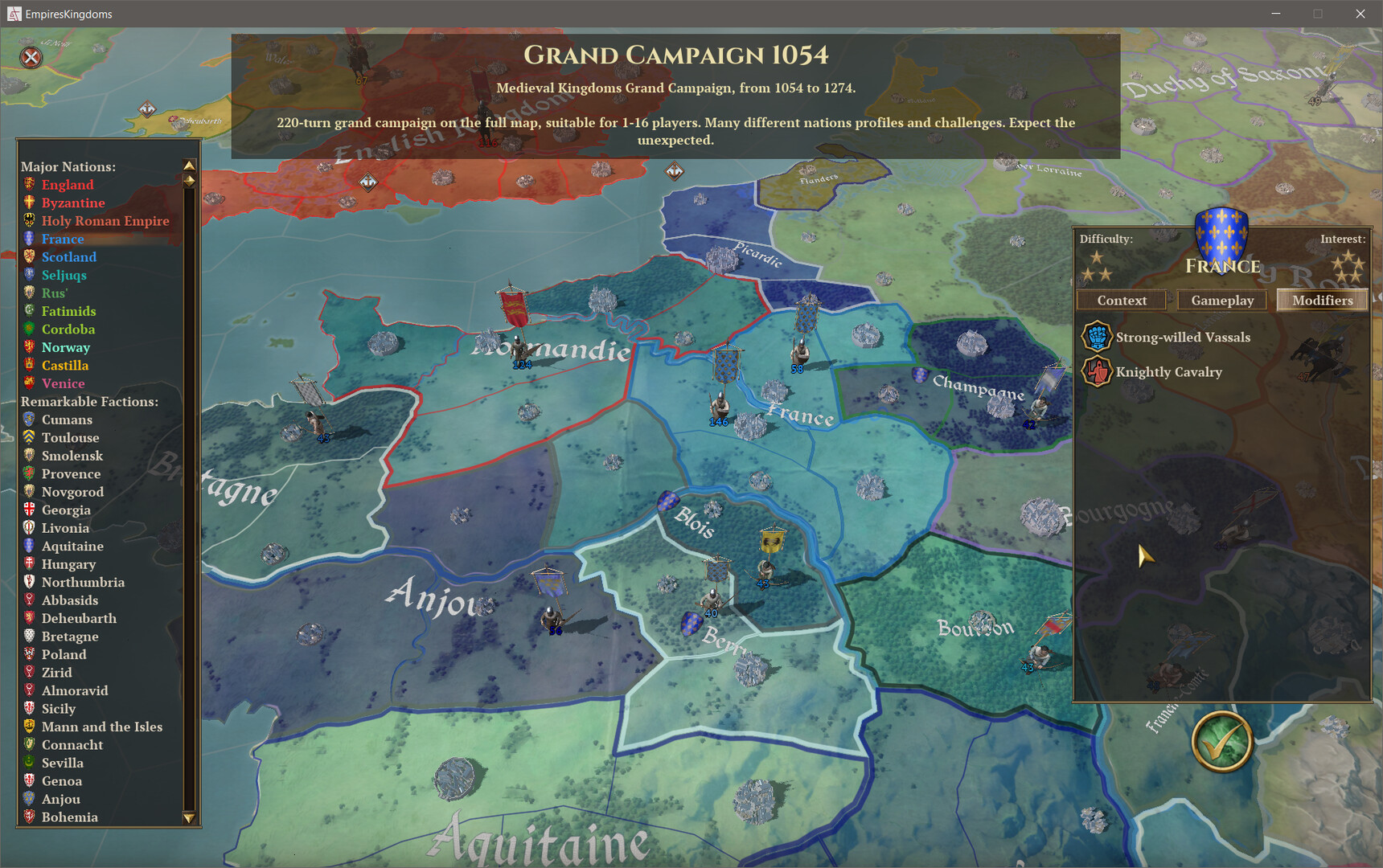
Task: Exit setup via red X button
Action: coord(30,57)
